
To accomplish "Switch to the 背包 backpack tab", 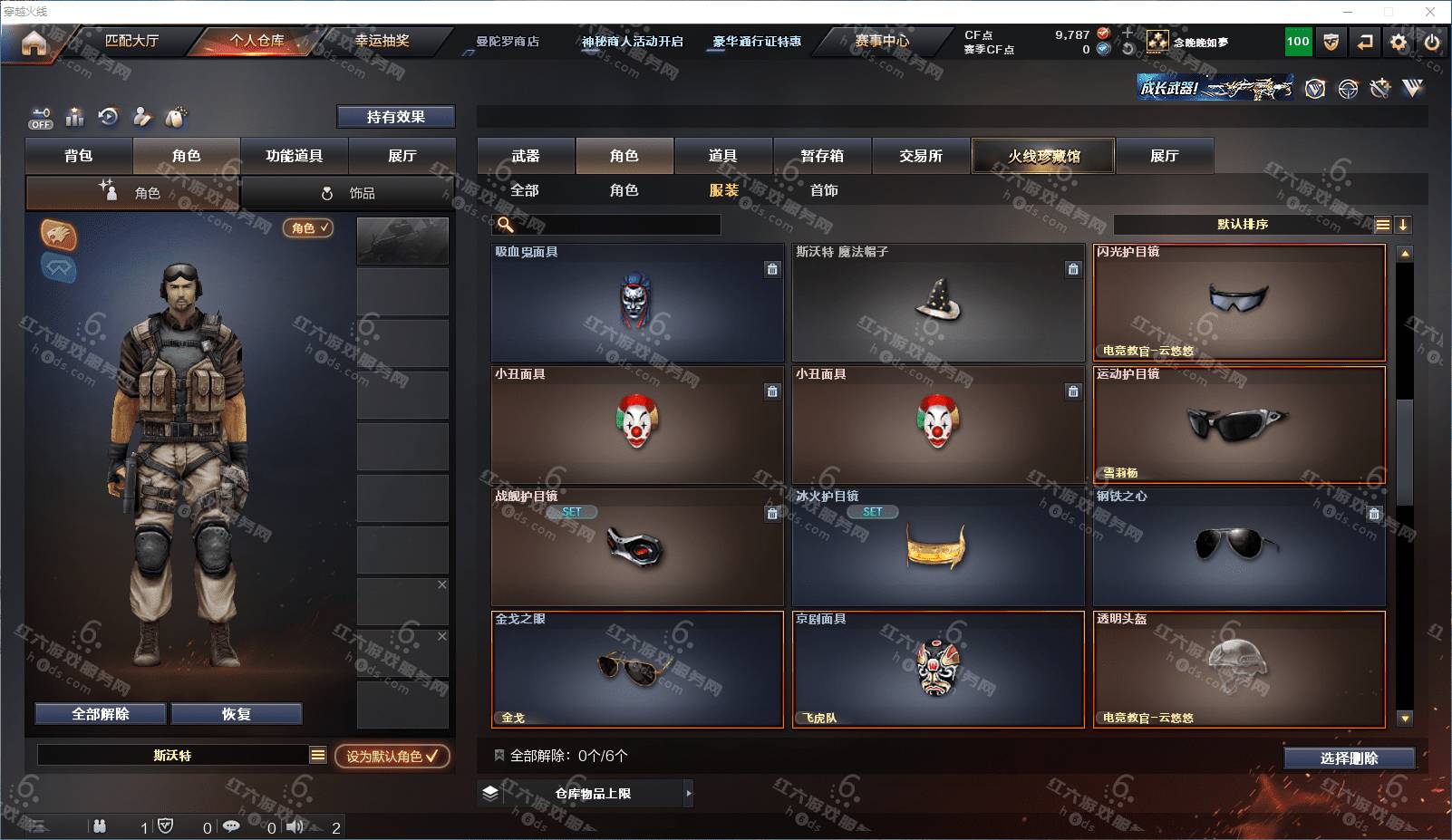I will tap(79, 156).
